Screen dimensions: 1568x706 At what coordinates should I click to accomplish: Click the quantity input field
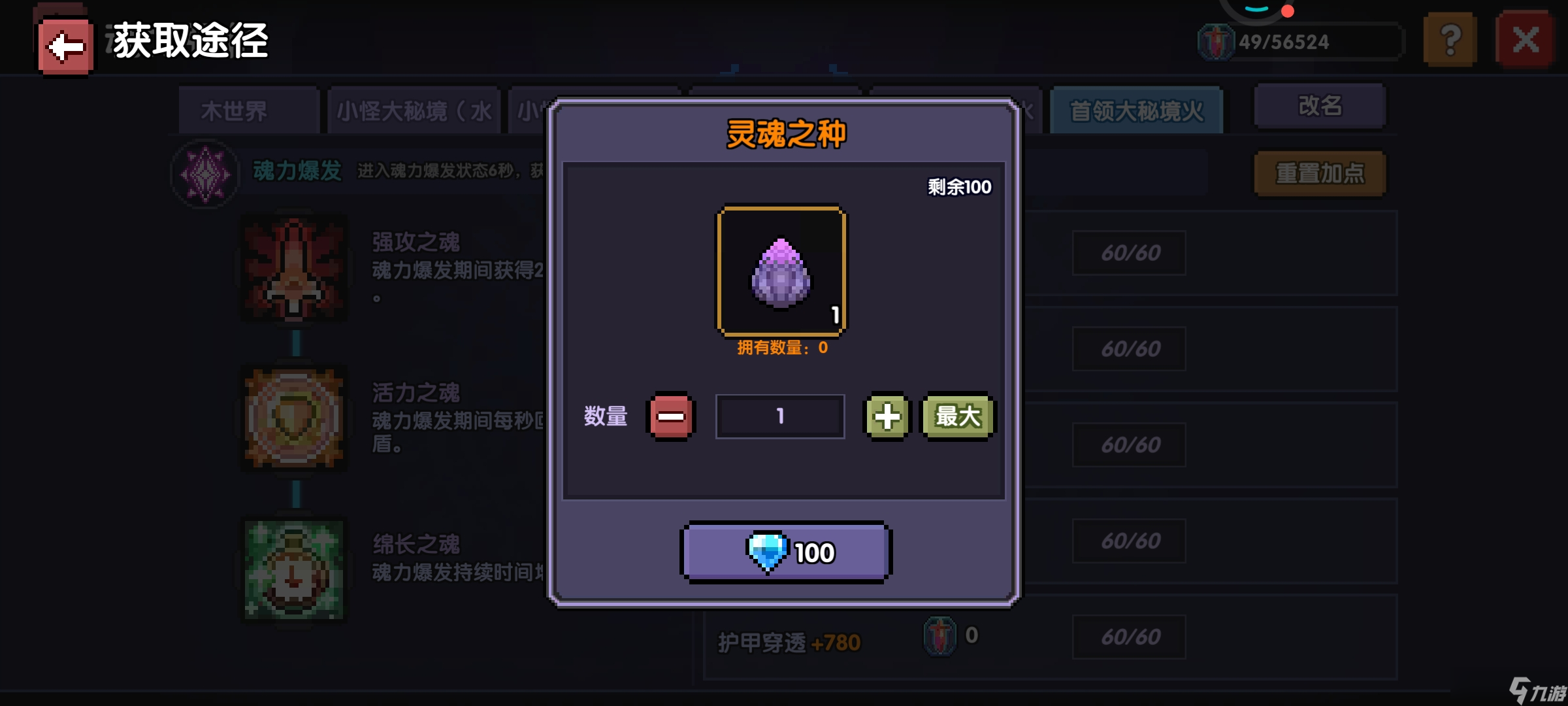pos(779,416)
